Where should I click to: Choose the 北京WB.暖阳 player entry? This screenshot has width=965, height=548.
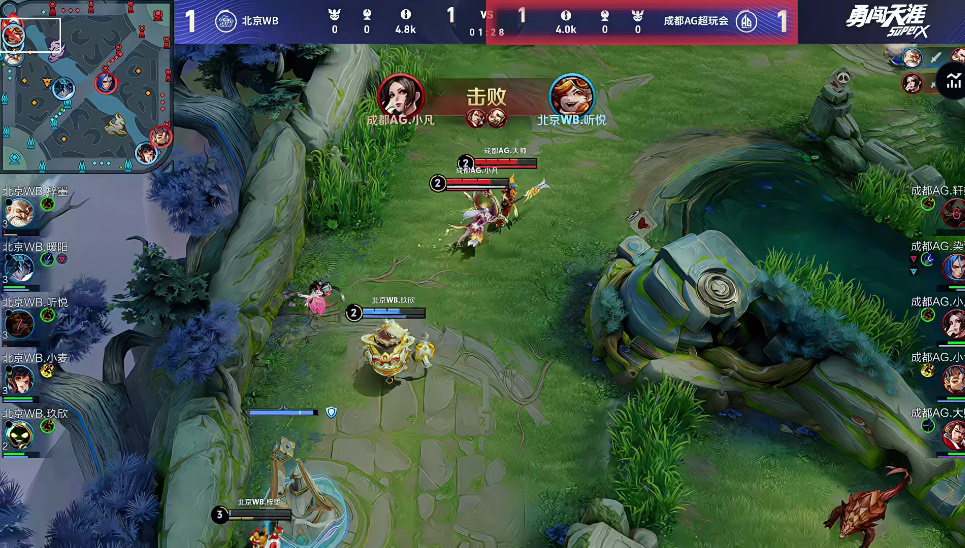pyautogui.click(x=18, y=266)
